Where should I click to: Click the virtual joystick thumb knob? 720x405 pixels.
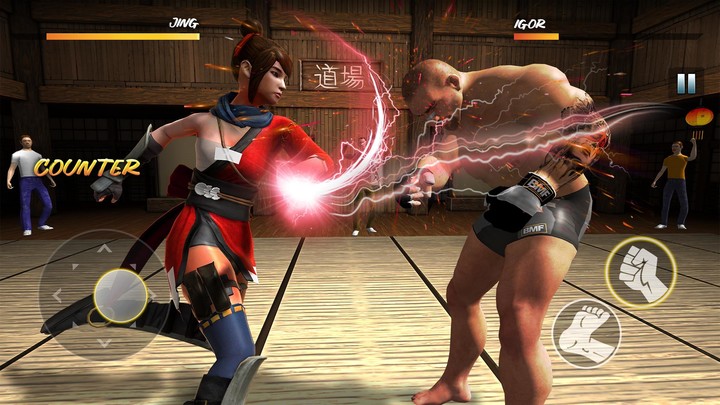click(x=119, y=294)
